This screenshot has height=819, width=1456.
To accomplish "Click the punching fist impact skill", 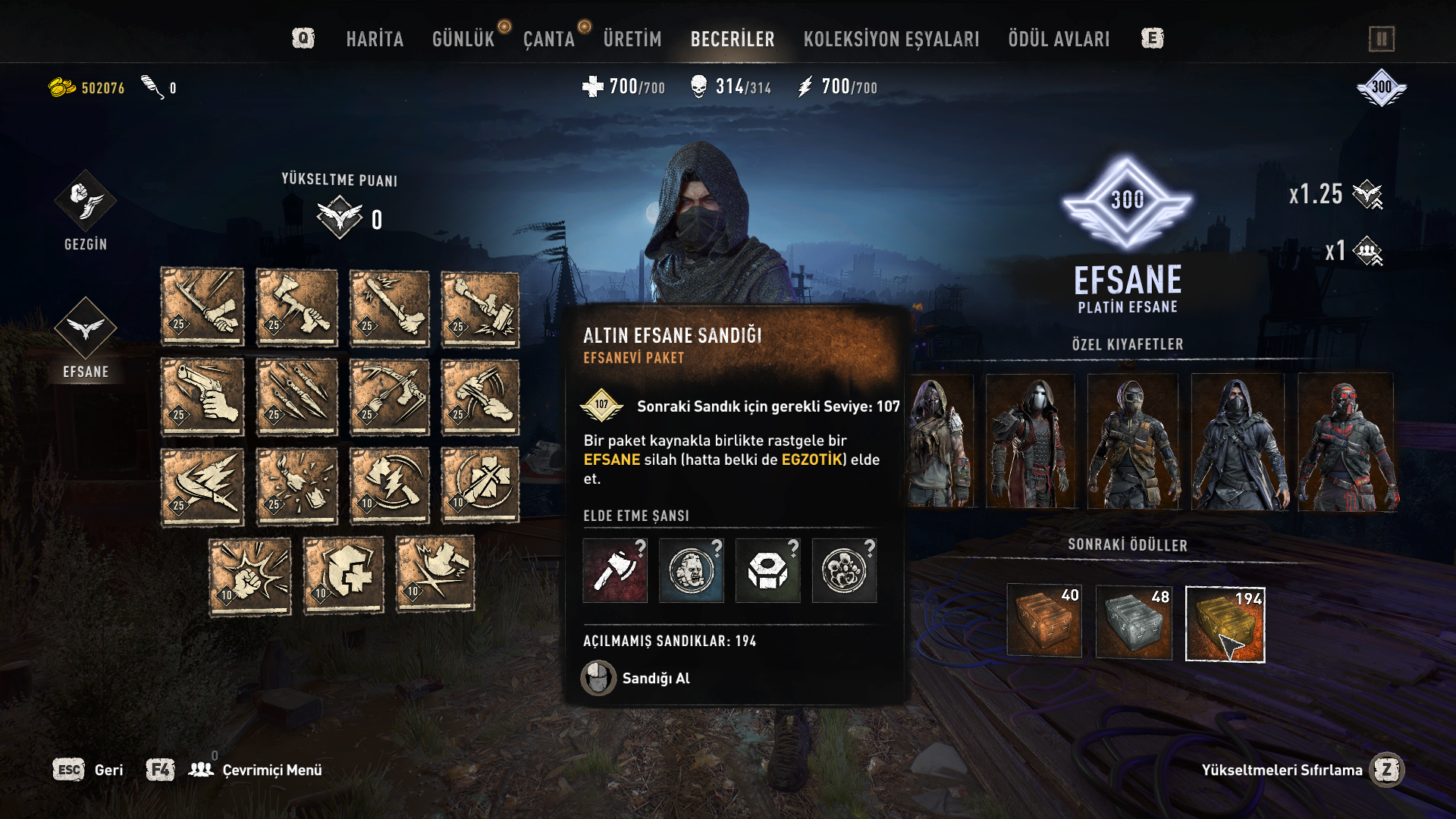I will tap(250, 576).
